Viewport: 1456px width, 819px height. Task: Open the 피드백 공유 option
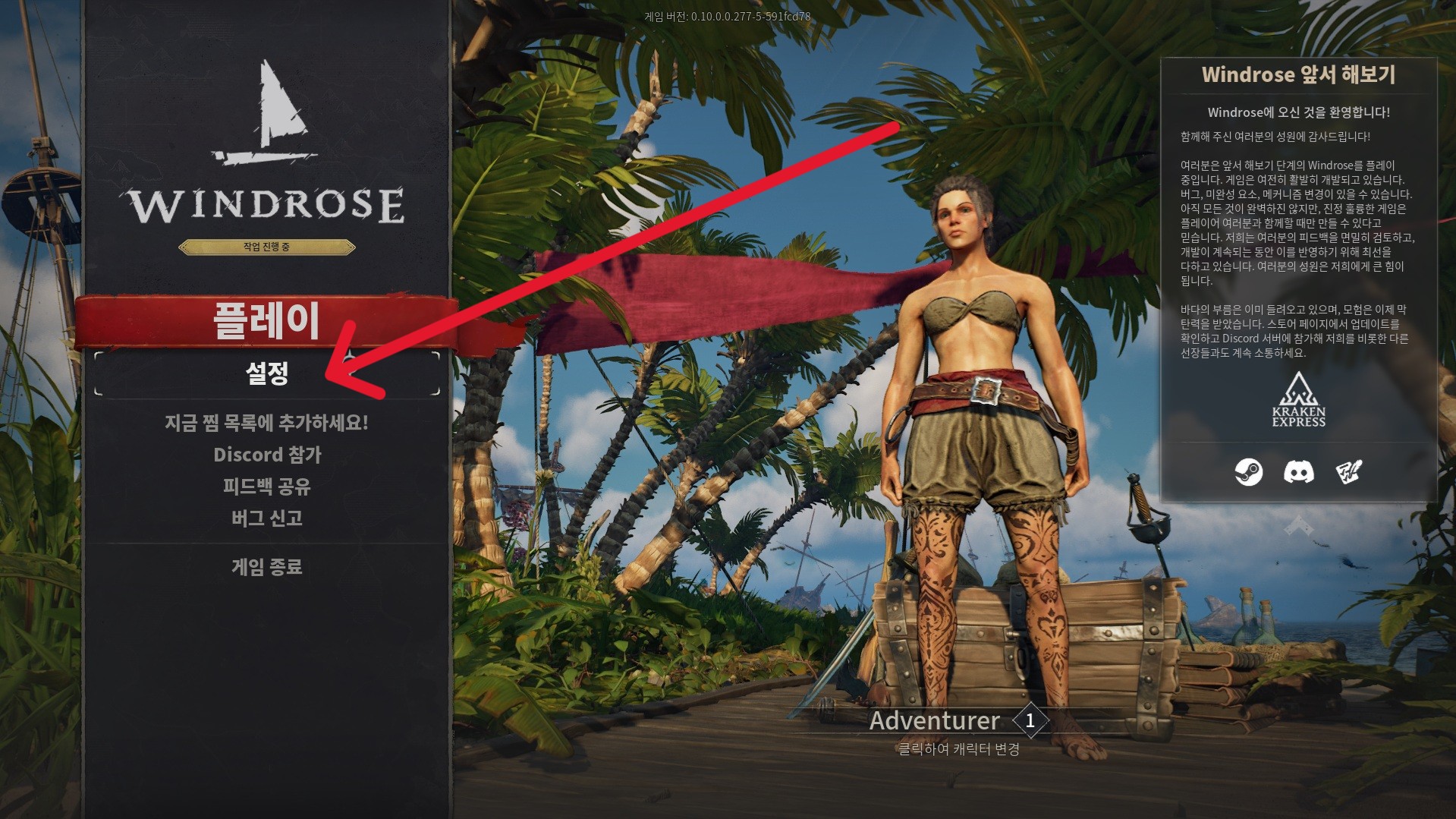pyautogui.click(x=266, y=487)
